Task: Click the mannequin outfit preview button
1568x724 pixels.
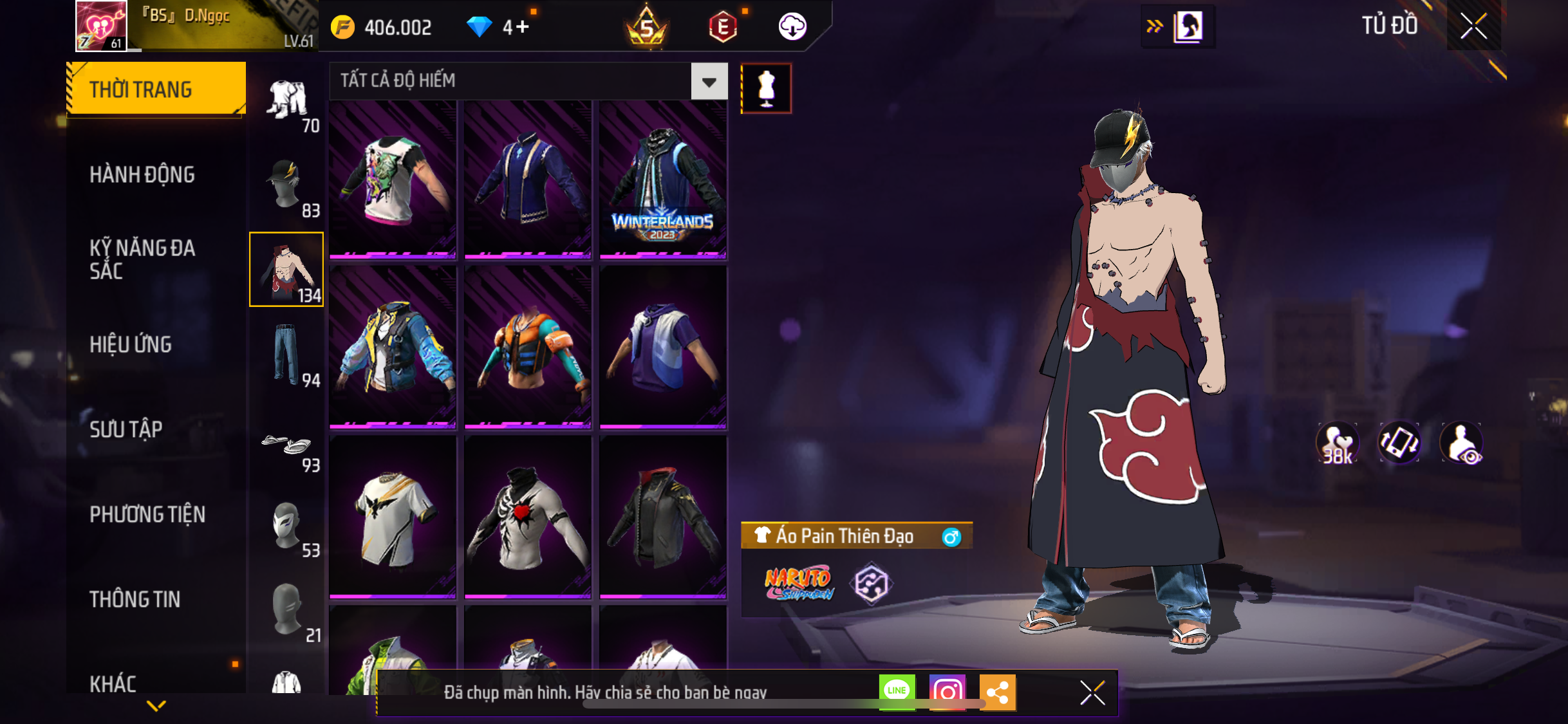Action: click(x=765, y=88)
